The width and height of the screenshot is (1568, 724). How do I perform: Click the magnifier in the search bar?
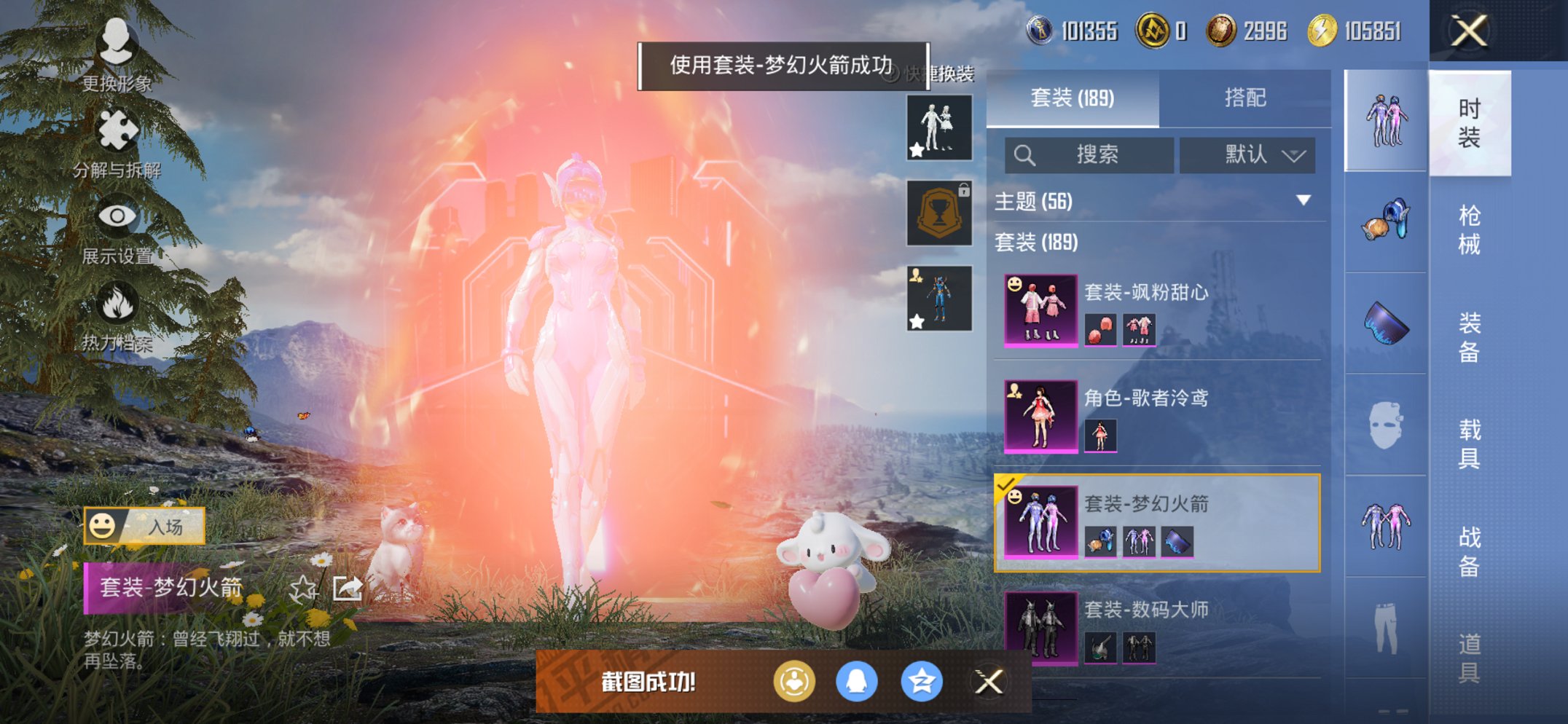[x=1025, y=154]
